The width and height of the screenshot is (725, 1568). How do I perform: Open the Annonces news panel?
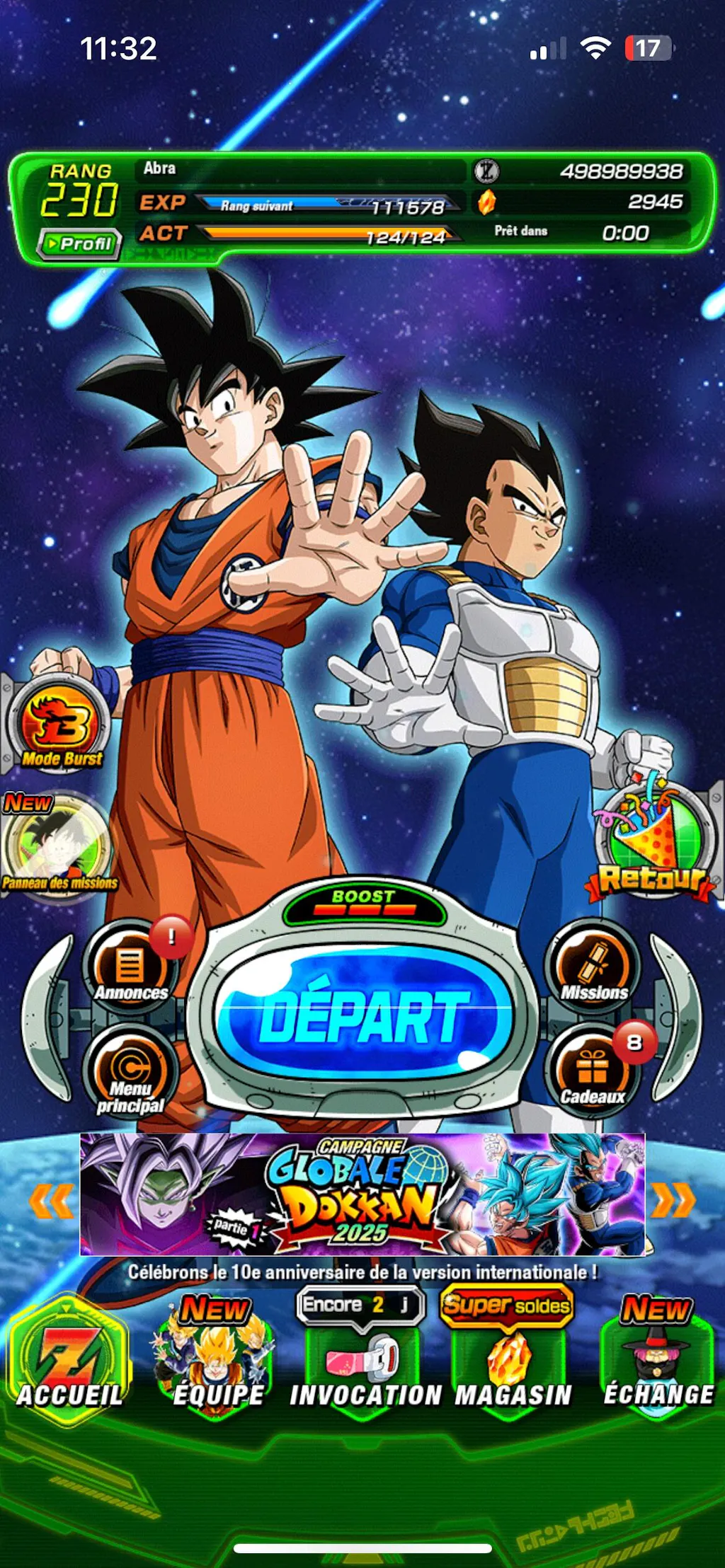(x=130, y=967)
